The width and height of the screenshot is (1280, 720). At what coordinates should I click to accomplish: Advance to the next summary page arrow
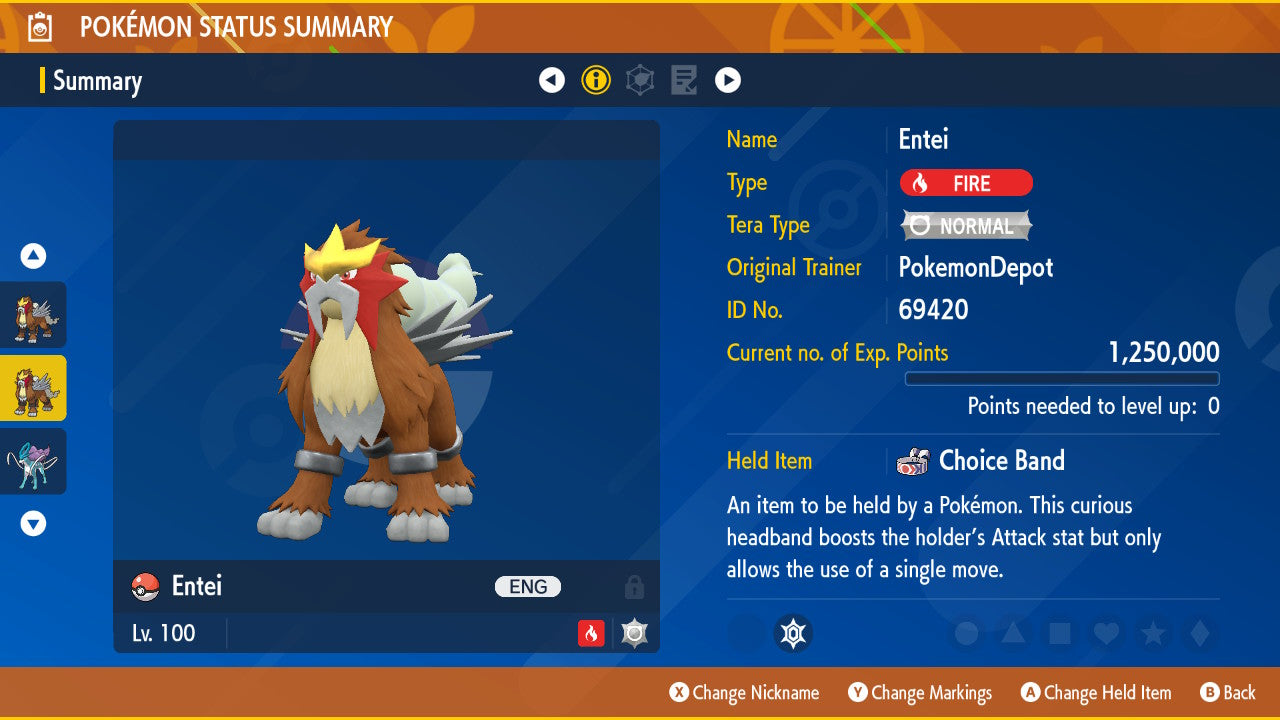[x=728, y=80]
